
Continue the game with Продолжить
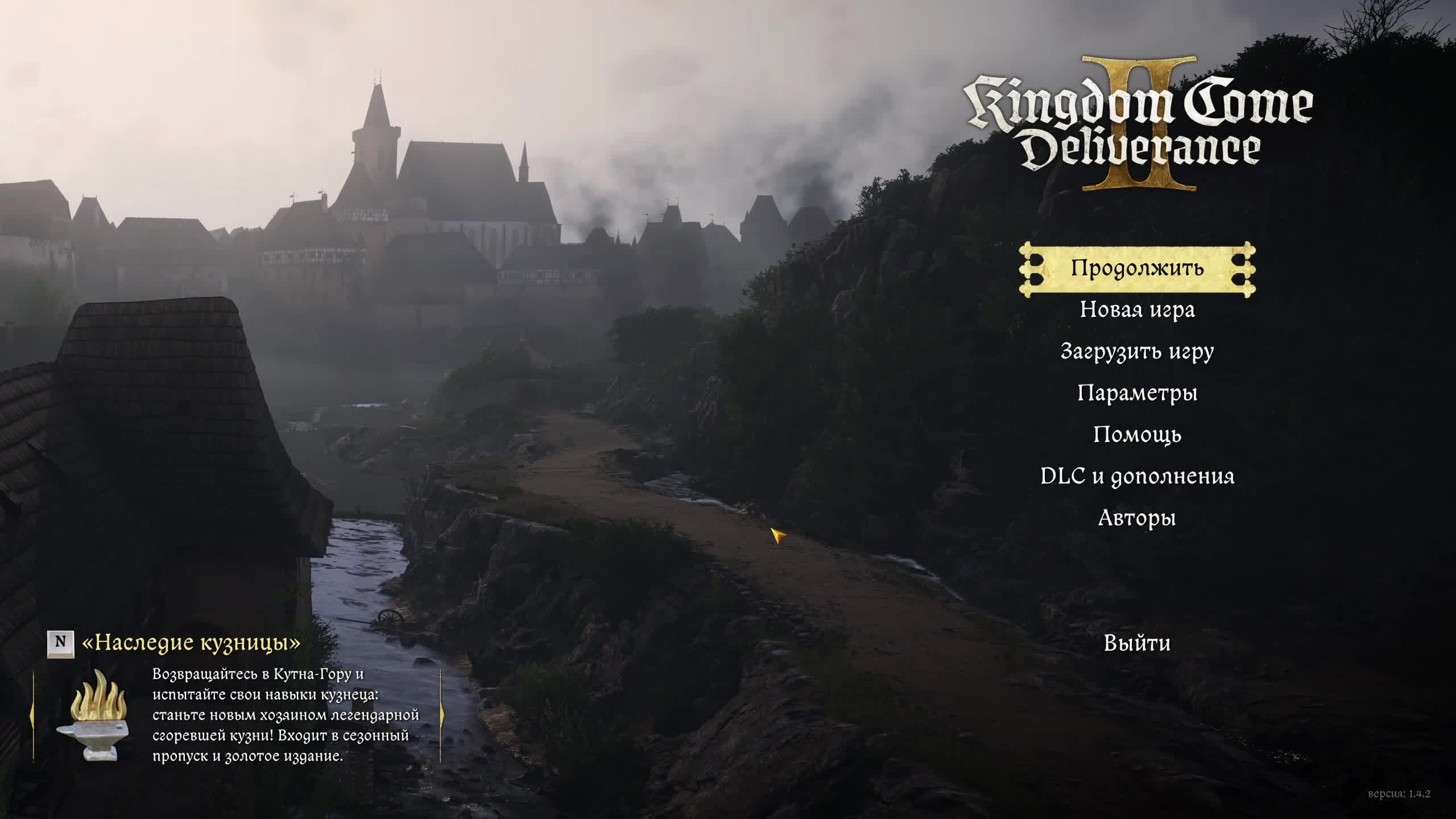(1137, 268)
